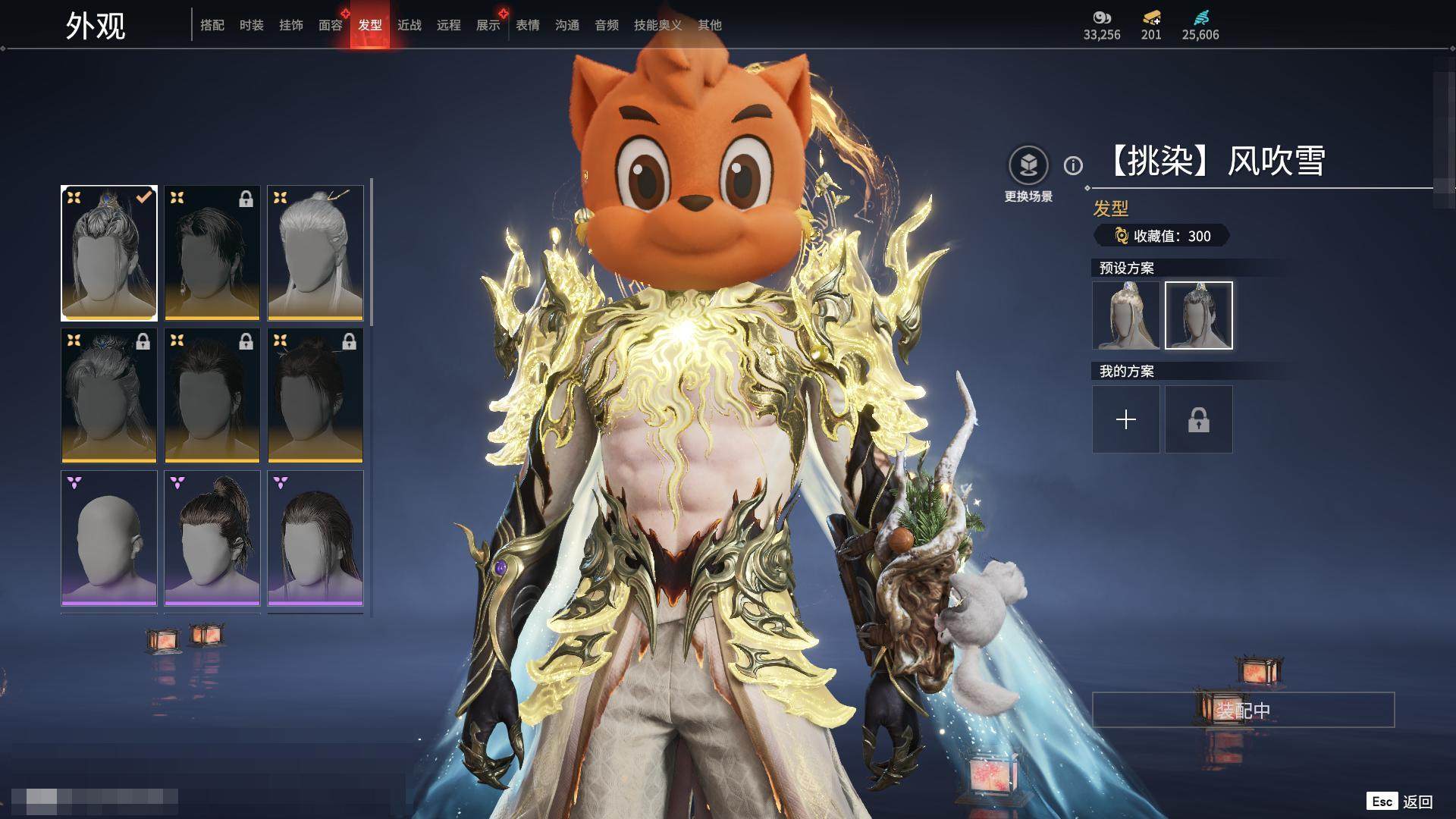Open the info icon beside hairstyle name
Viewport: 1456px width, 819px height.
(x=1073, y=165)
